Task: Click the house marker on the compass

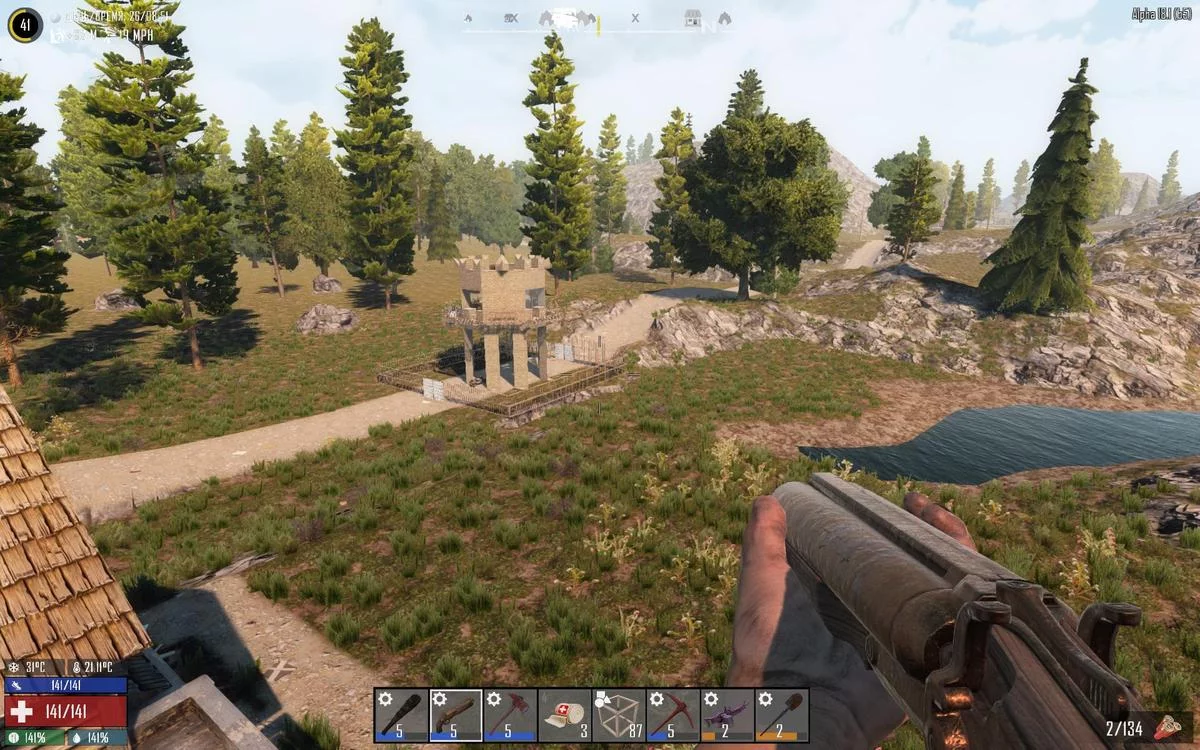Action: [x=692, y=18]
